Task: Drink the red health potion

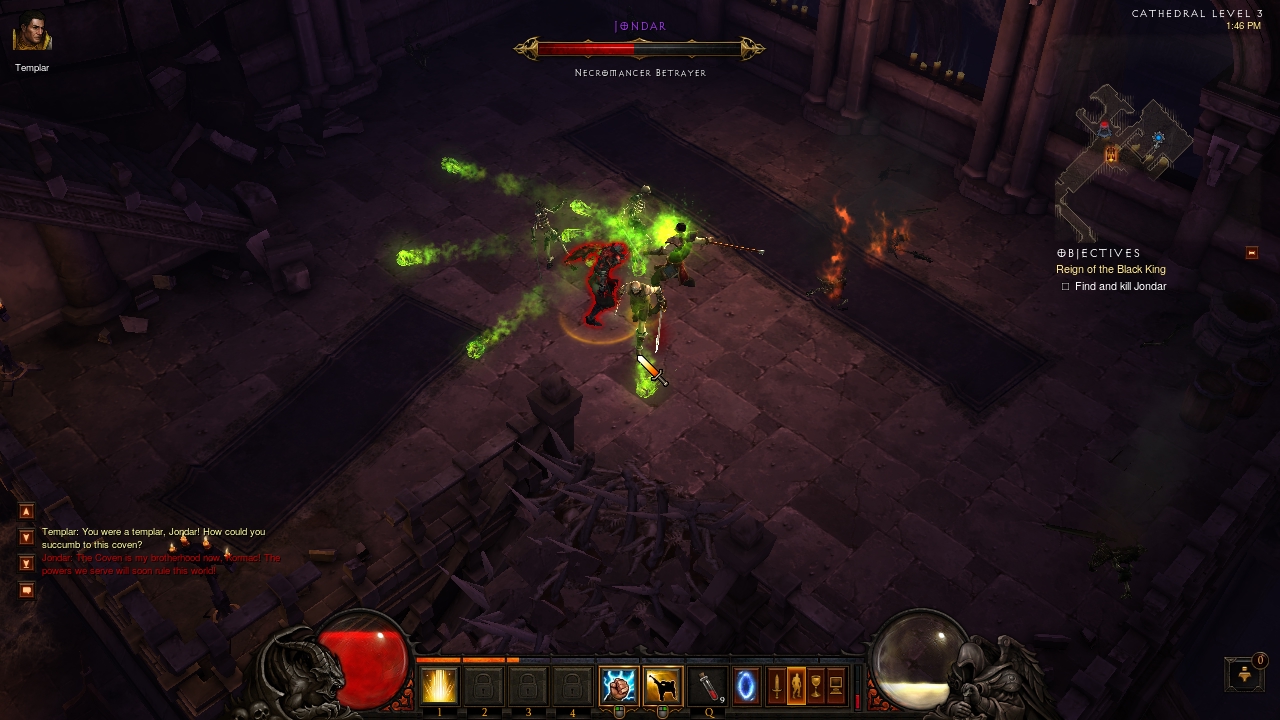Action: coord(706,686)
